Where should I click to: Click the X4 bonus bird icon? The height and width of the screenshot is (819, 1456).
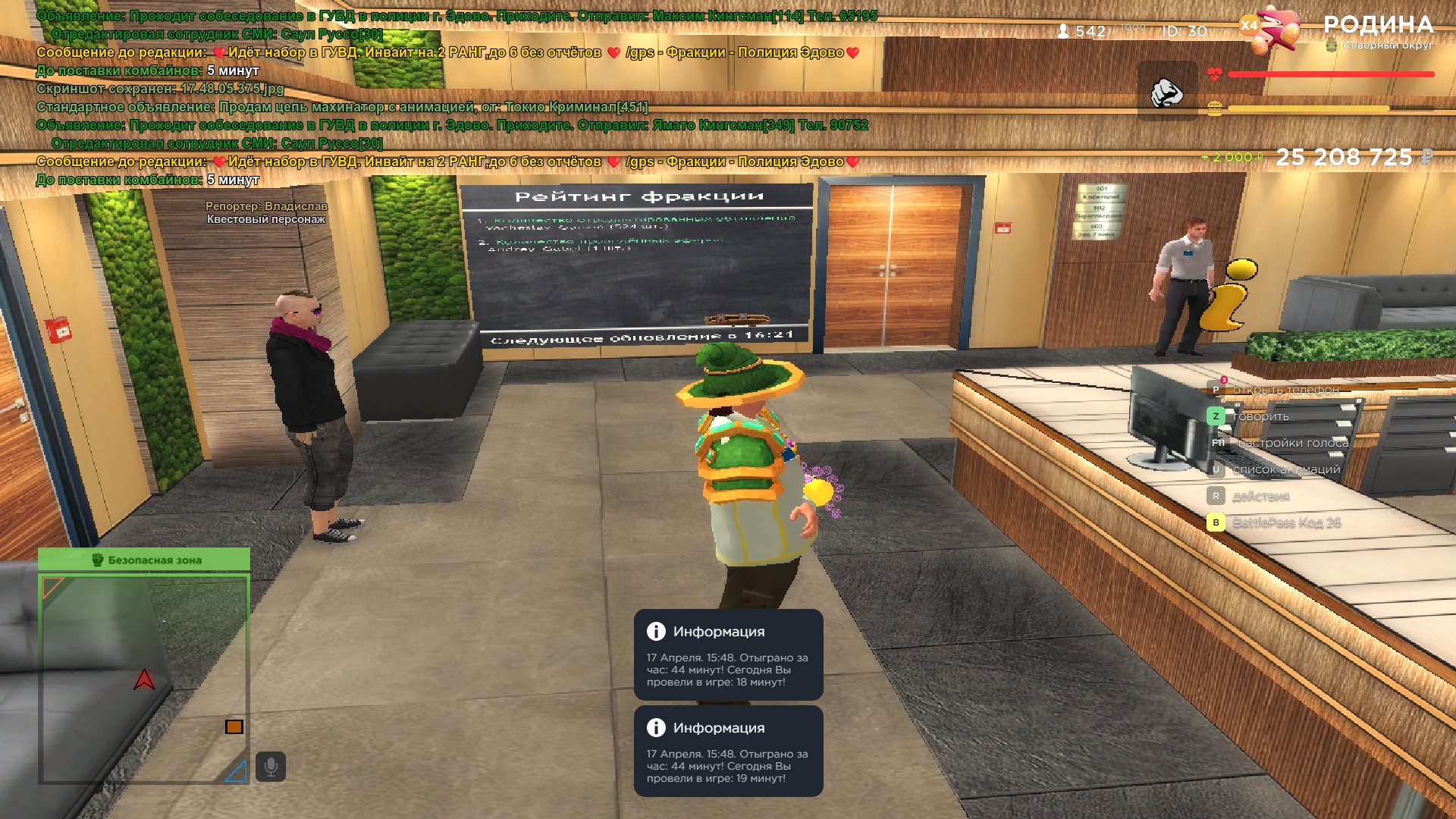point(1272,30)
